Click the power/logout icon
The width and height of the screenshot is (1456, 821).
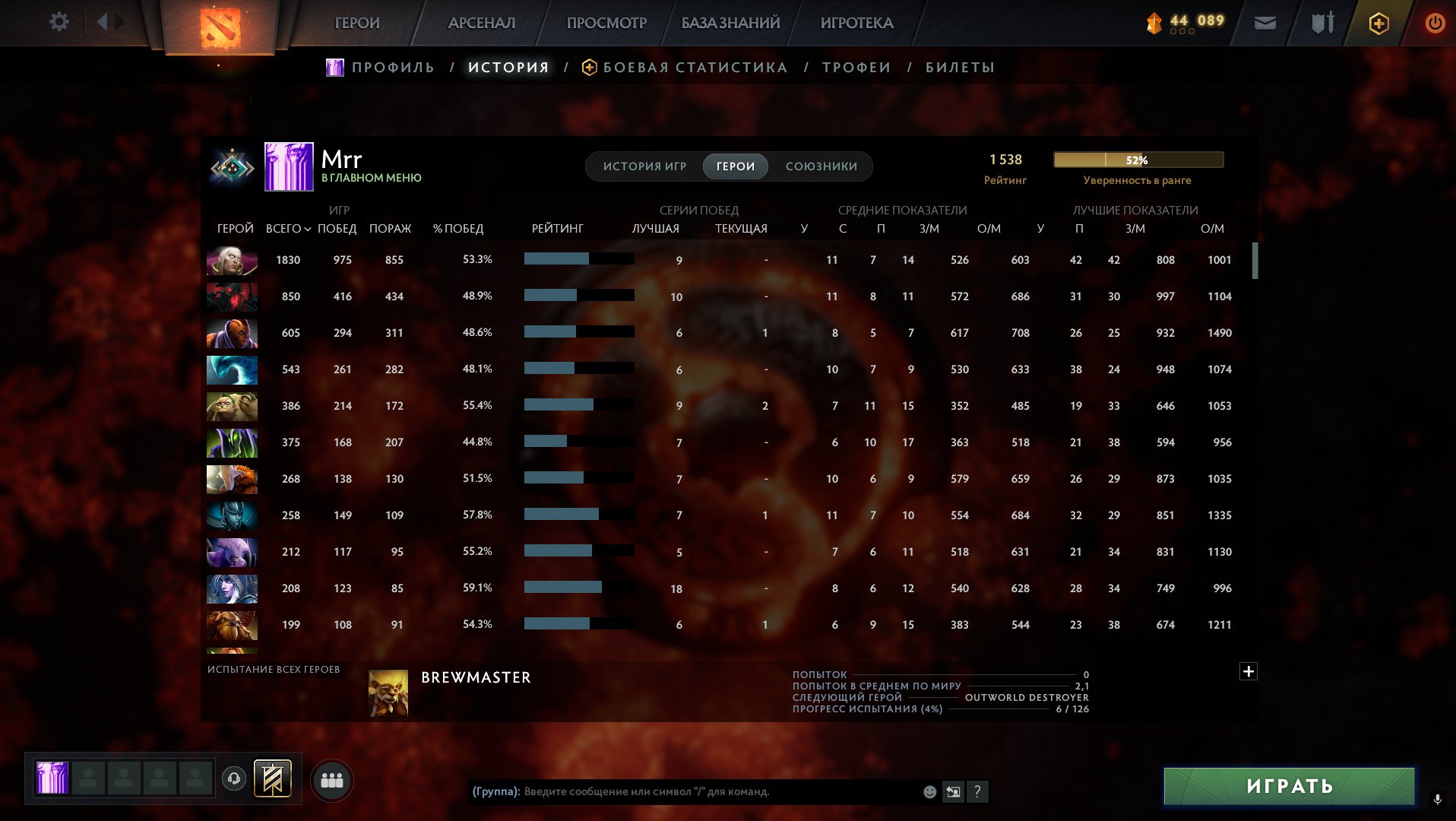(1435, 23)
